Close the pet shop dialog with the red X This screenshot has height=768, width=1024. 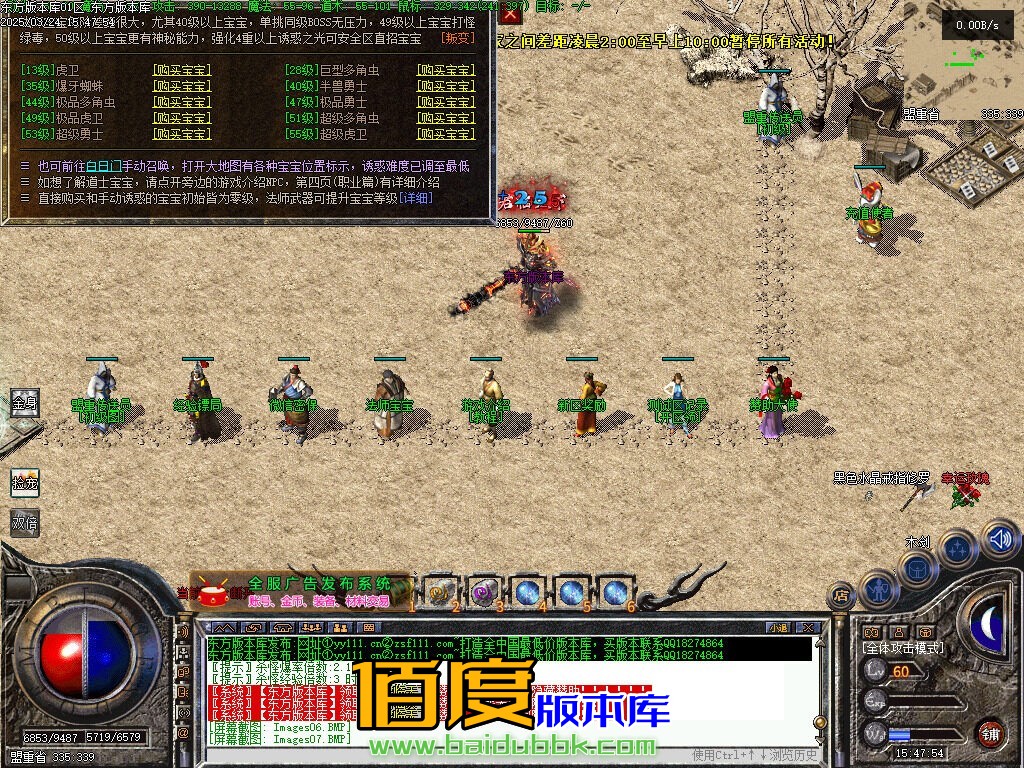pyautogui.click(x=510, y=14)
